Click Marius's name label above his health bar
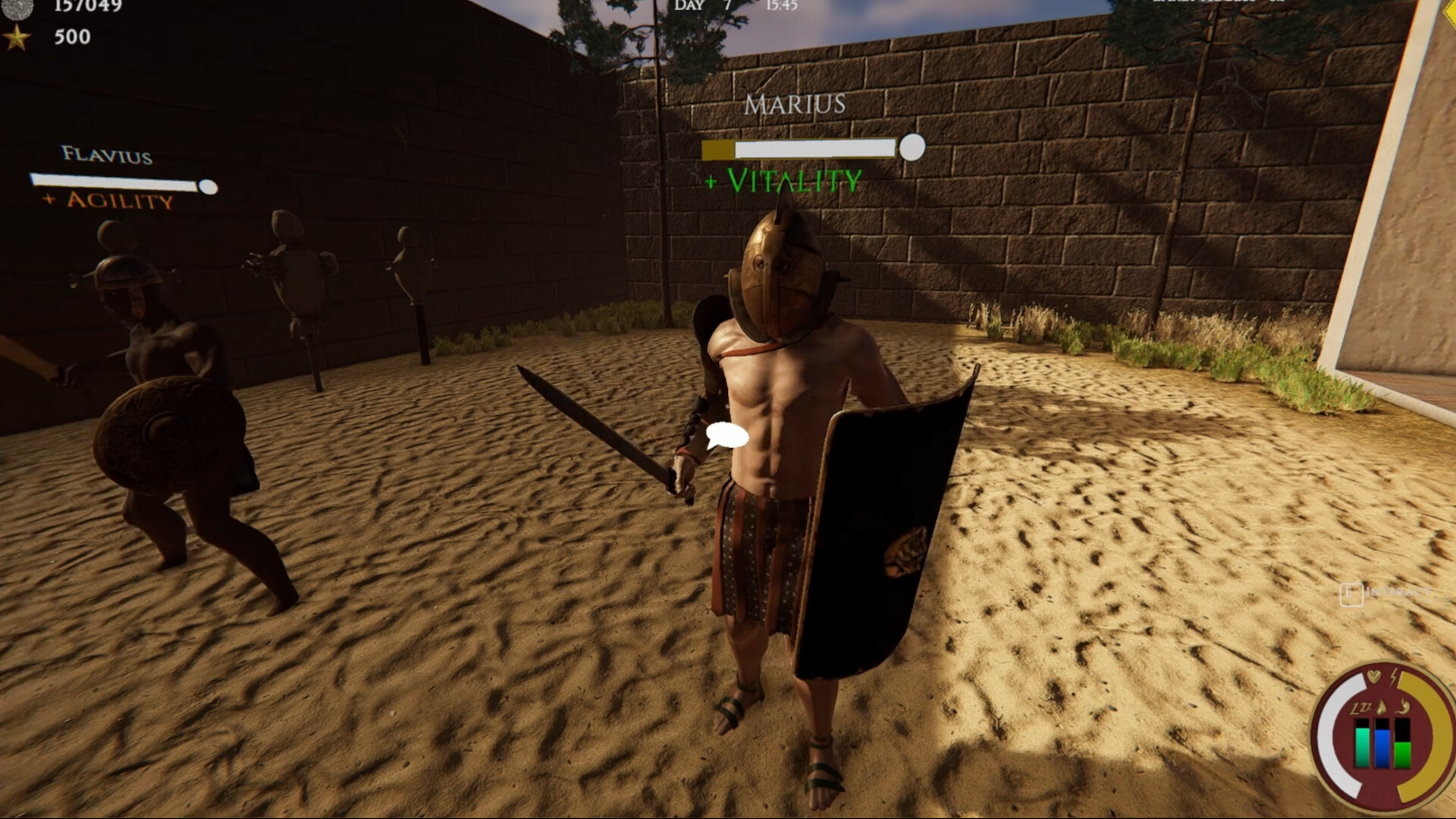 click(x=795, y=105)
